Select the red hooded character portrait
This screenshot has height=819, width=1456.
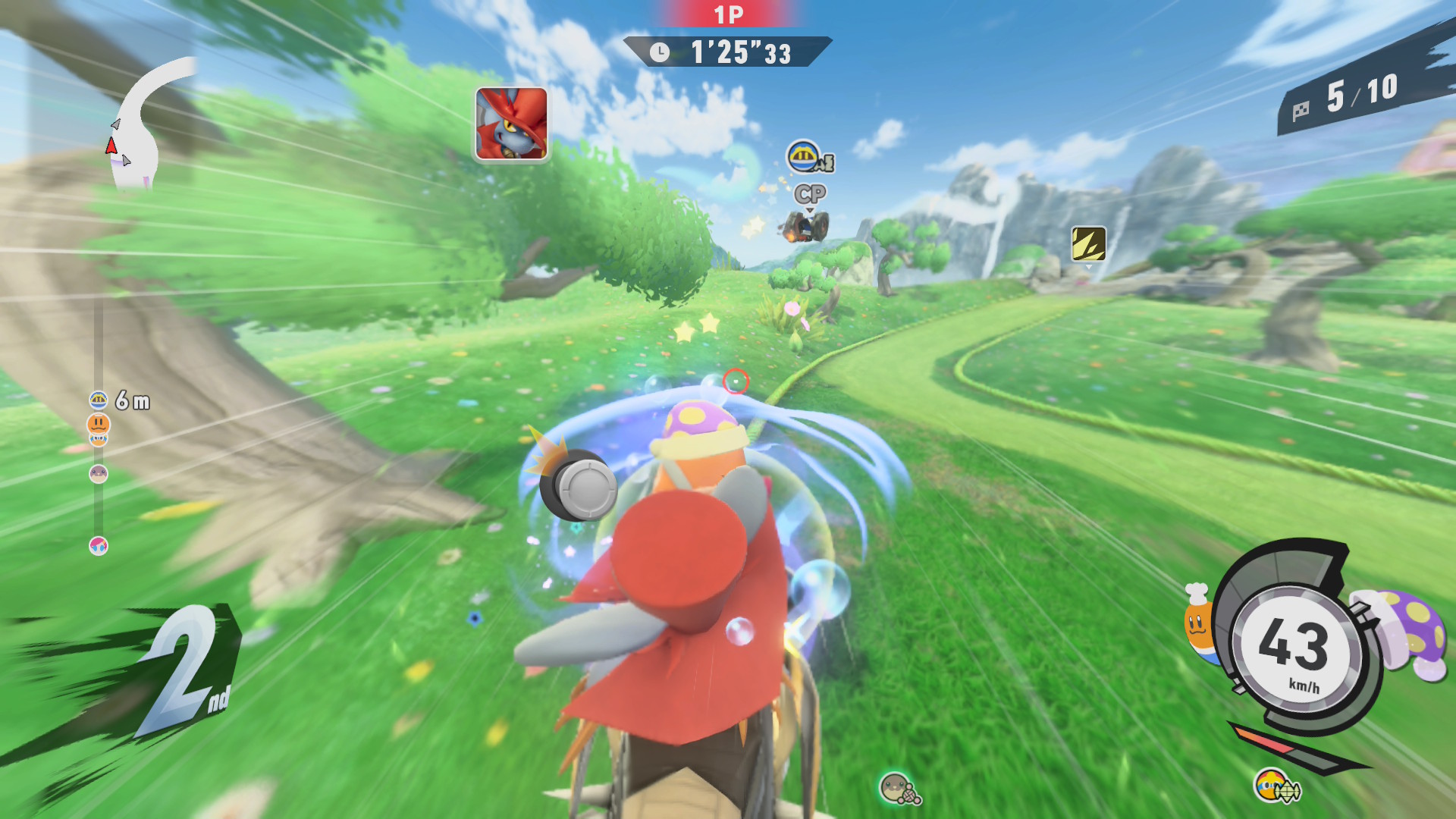(511, 124)
